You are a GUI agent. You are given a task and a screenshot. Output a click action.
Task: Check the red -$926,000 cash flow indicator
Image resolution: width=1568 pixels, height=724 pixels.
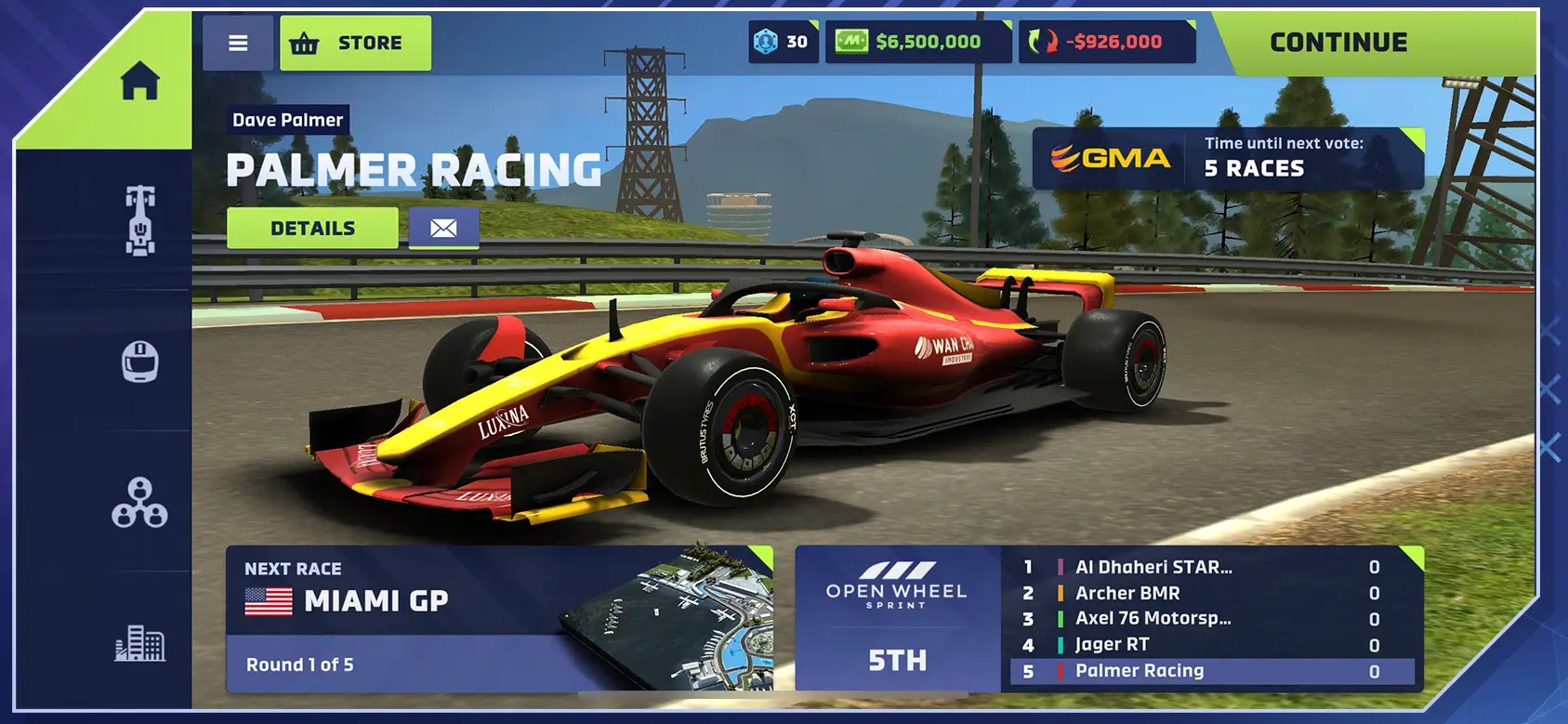click(1108, 41)
